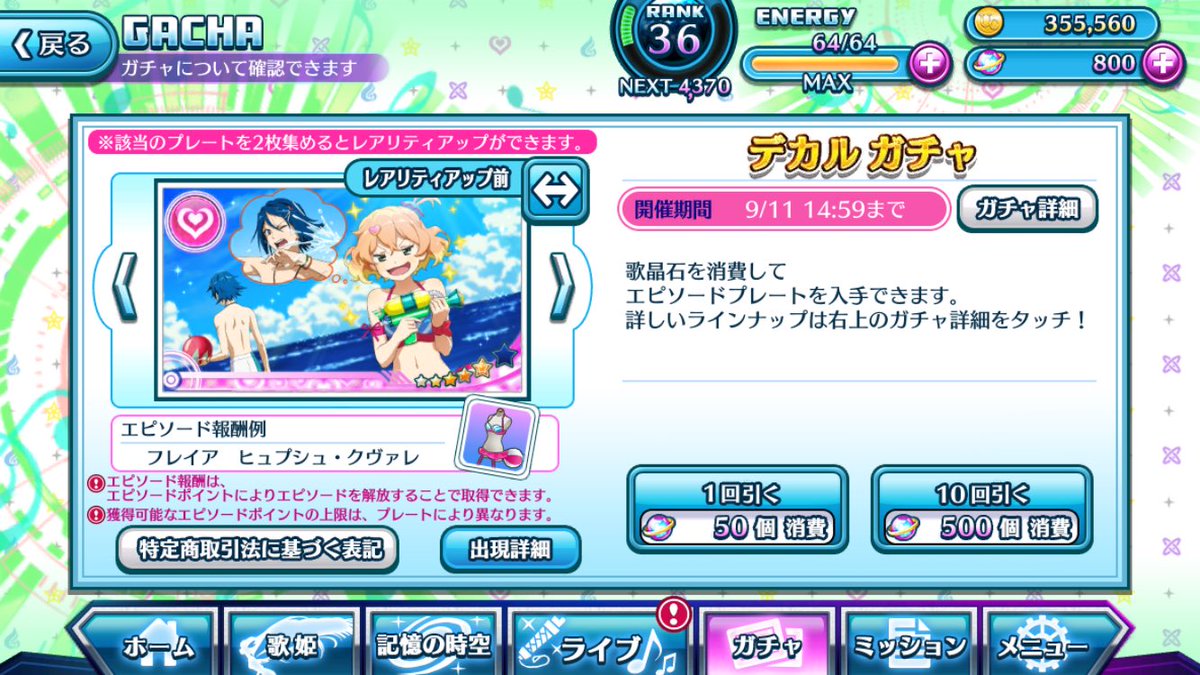Open the 記憶の時空 tab
Screen dimensions: 1200x675
pyautogui.click(x=434, y=645)
